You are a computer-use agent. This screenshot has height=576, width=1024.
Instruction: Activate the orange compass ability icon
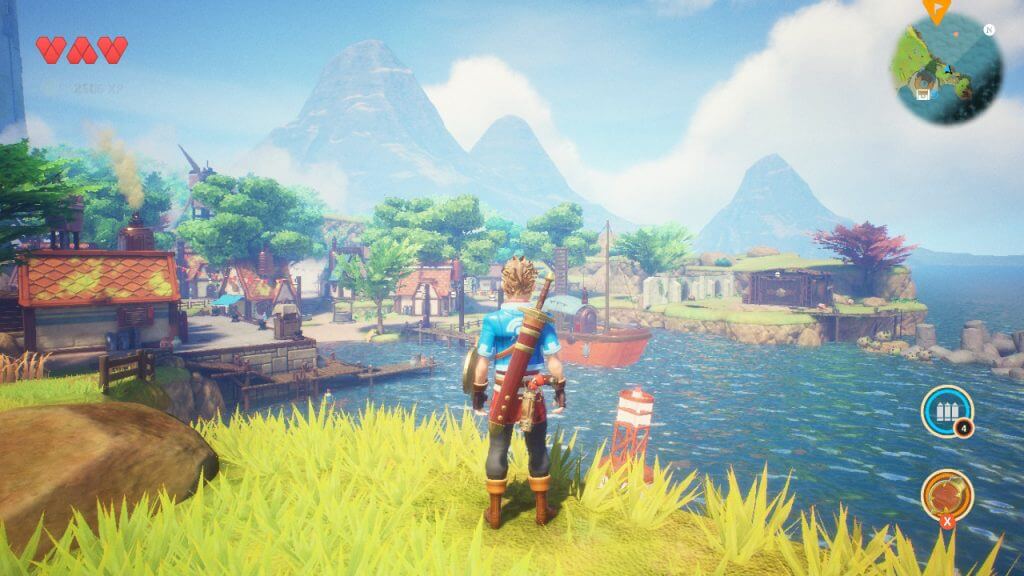pyautogui.click(x=946, y=493)
